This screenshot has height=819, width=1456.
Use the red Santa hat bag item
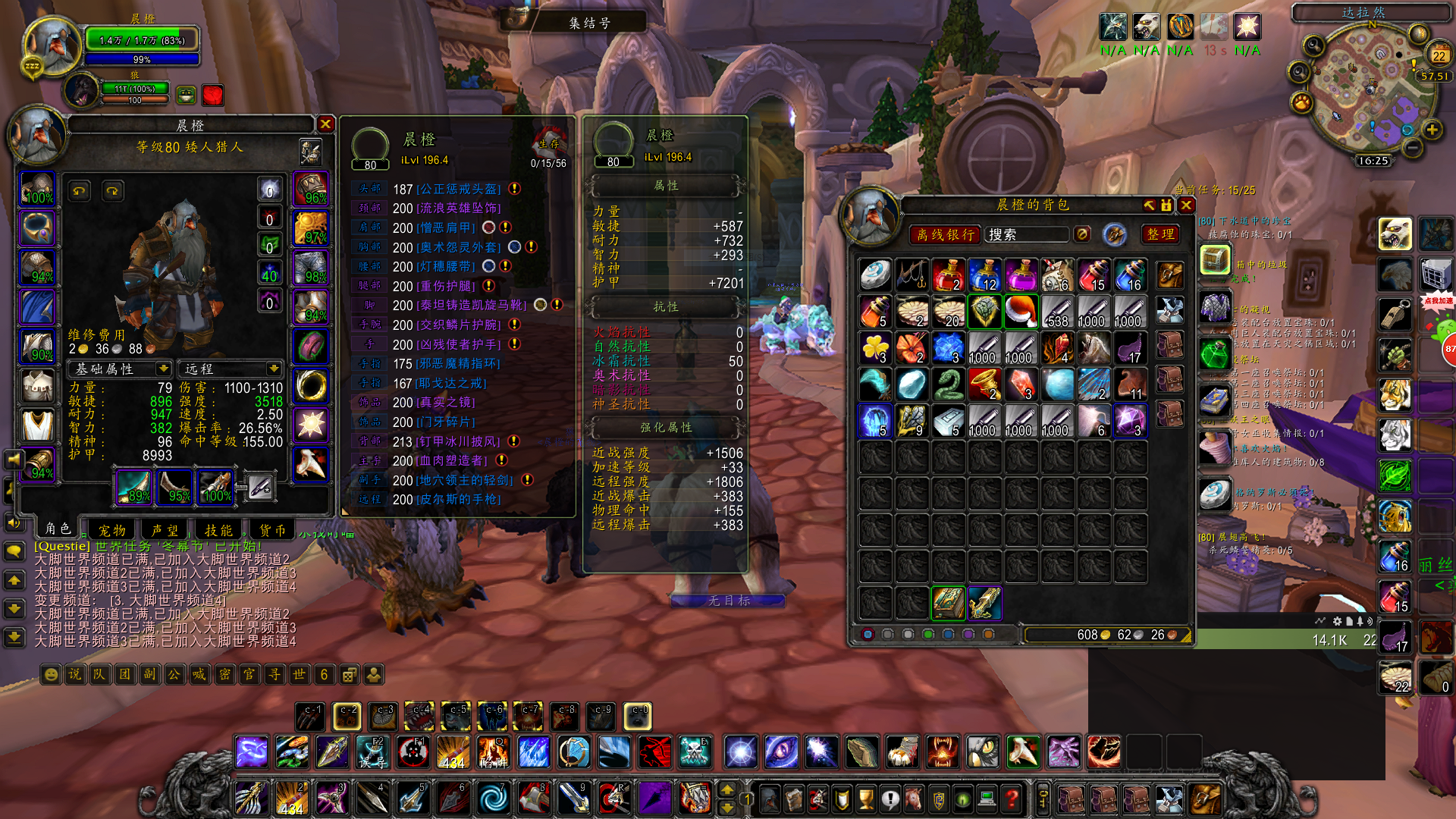pyautogui.click(x=1021, y=312)
